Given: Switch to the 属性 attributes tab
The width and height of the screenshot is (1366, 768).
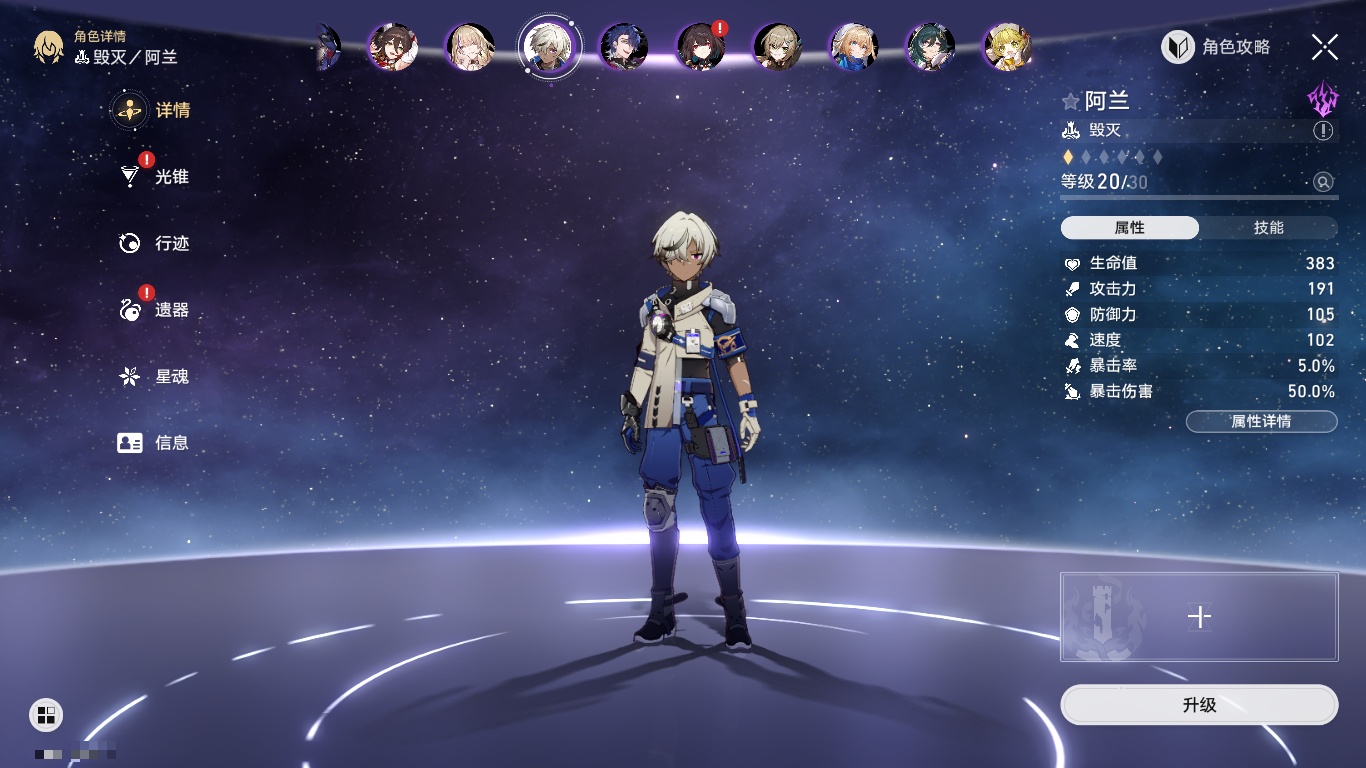Looking at the screenshot, I should click(1129, 228).
